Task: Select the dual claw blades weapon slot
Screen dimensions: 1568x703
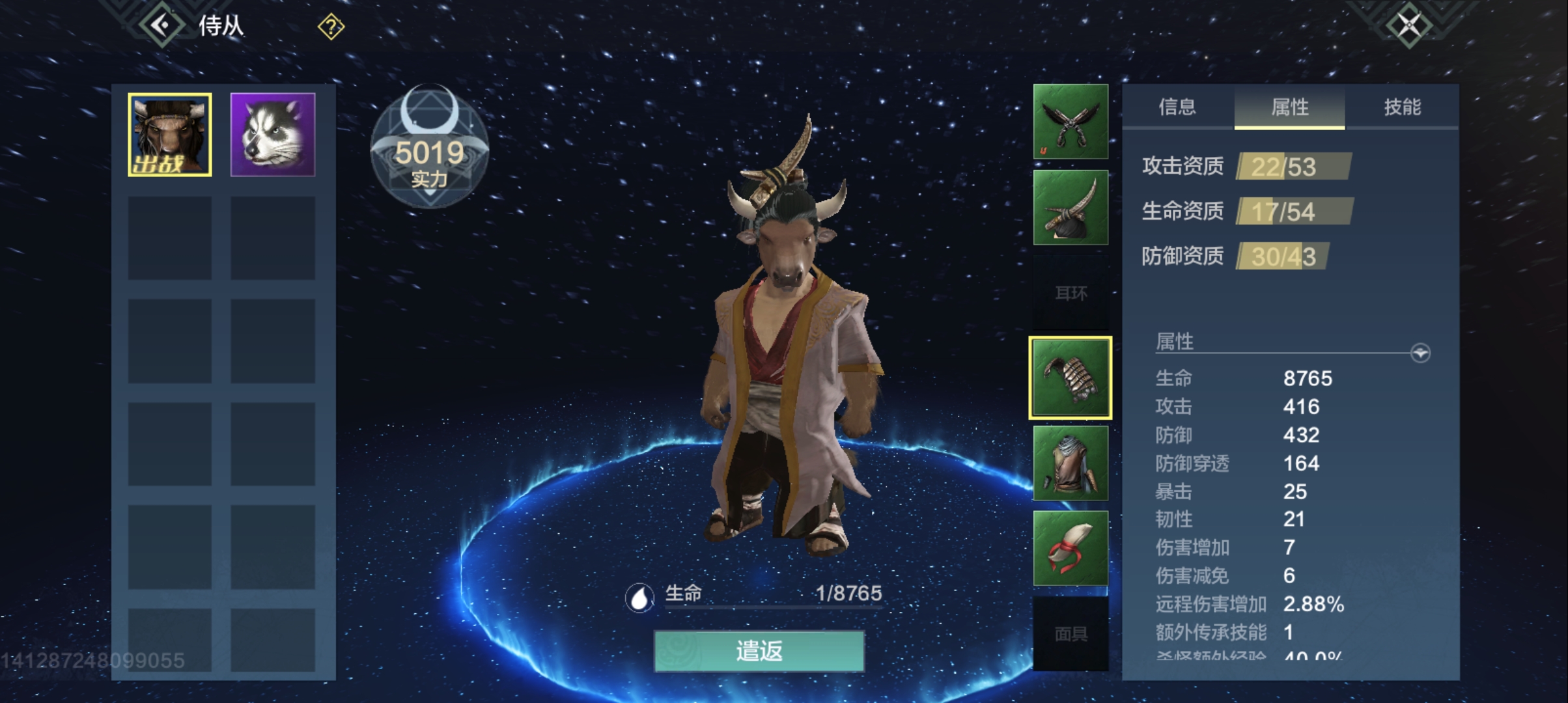Action: click(1070, 122)
